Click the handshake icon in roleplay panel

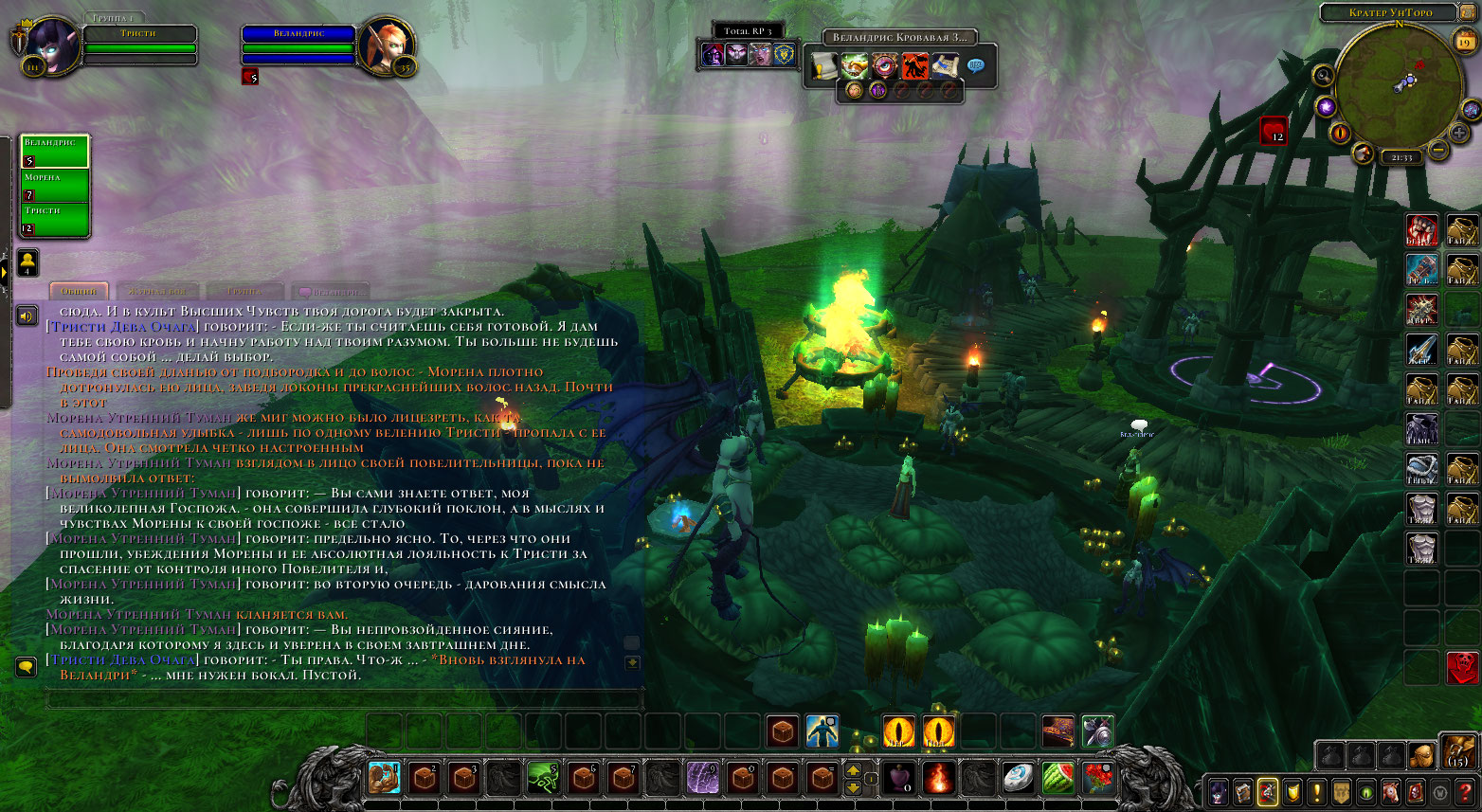point(855,66)
